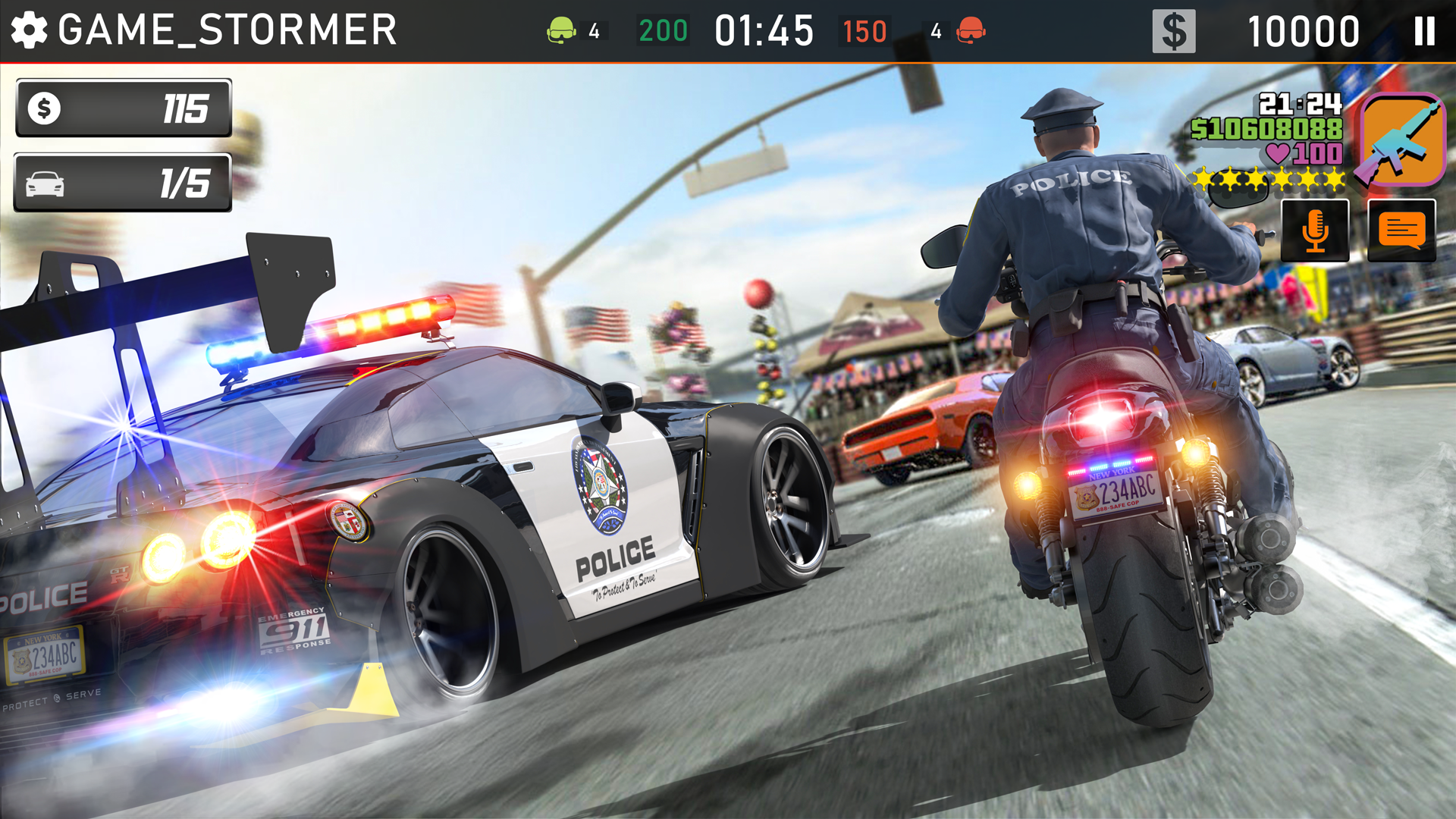The height and width of the screenshot is (819, 1456).
Task: Open the settings gear menu
Action: (29, 29)
